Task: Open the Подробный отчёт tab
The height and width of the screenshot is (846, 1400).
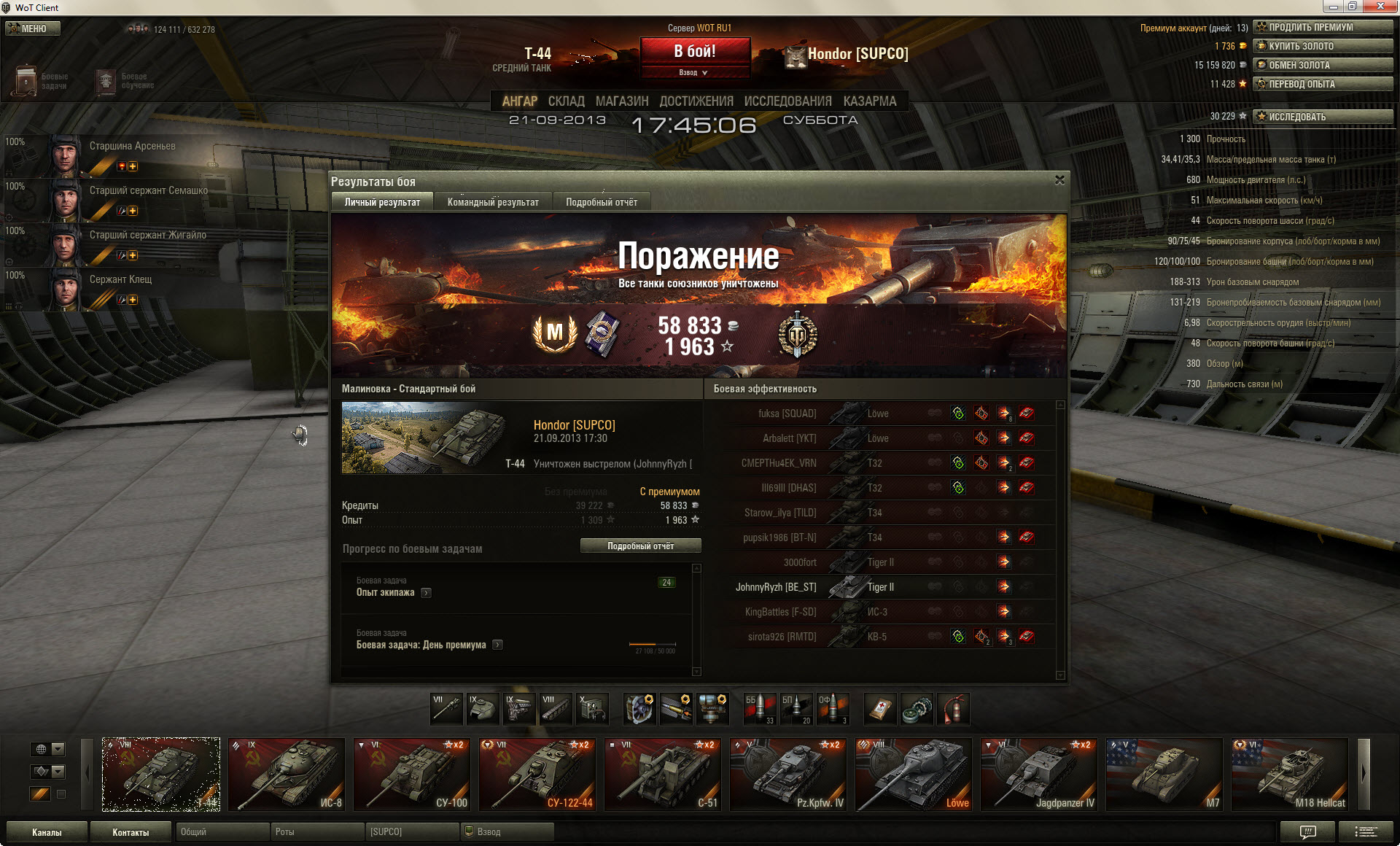Action: pyautogui.click(x=601, y=202)
